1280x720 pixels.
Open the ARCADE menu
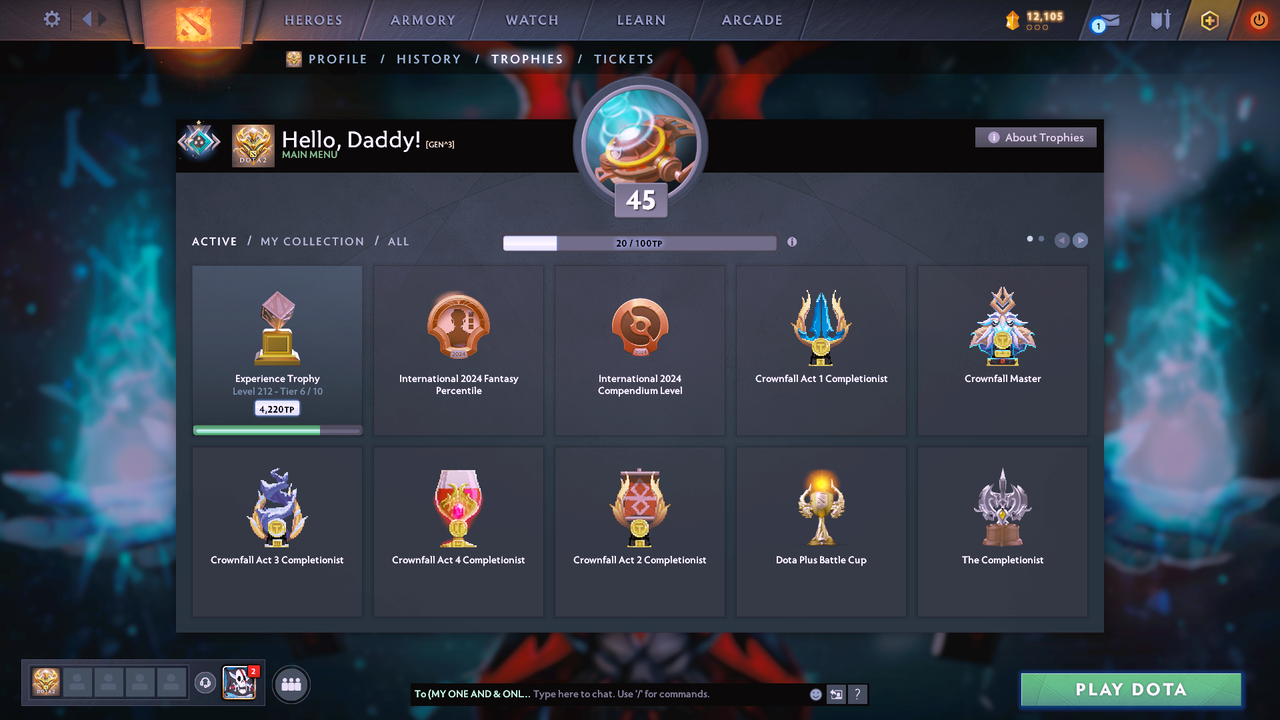(751, 19)
